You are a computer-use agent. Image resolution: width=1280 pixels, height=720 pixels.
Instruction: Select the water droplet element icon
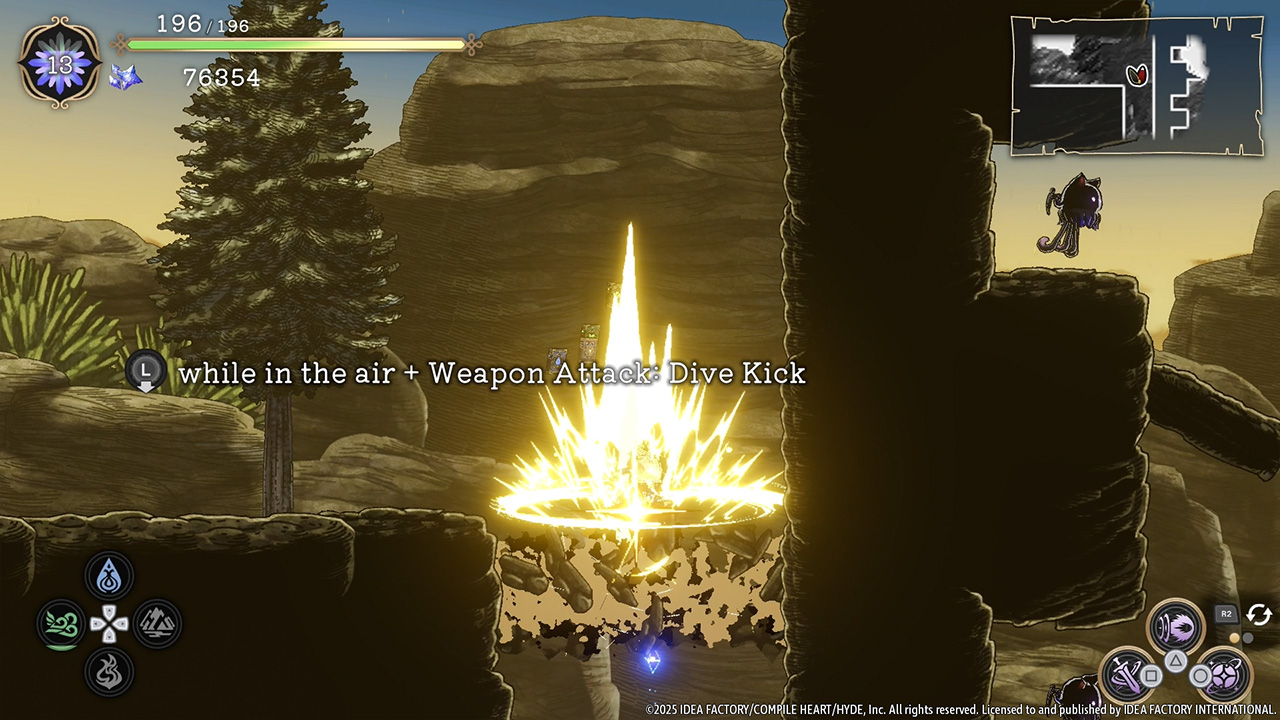[109, 576]
